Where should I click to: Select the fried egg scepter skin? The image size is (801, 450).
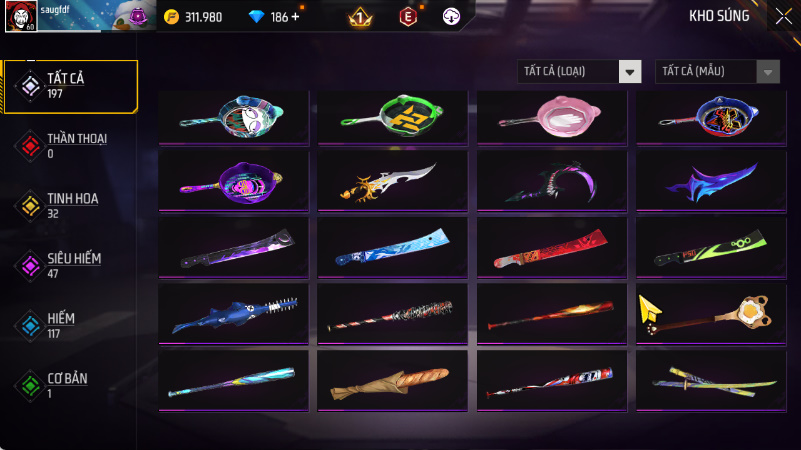(x=710, y=313)
